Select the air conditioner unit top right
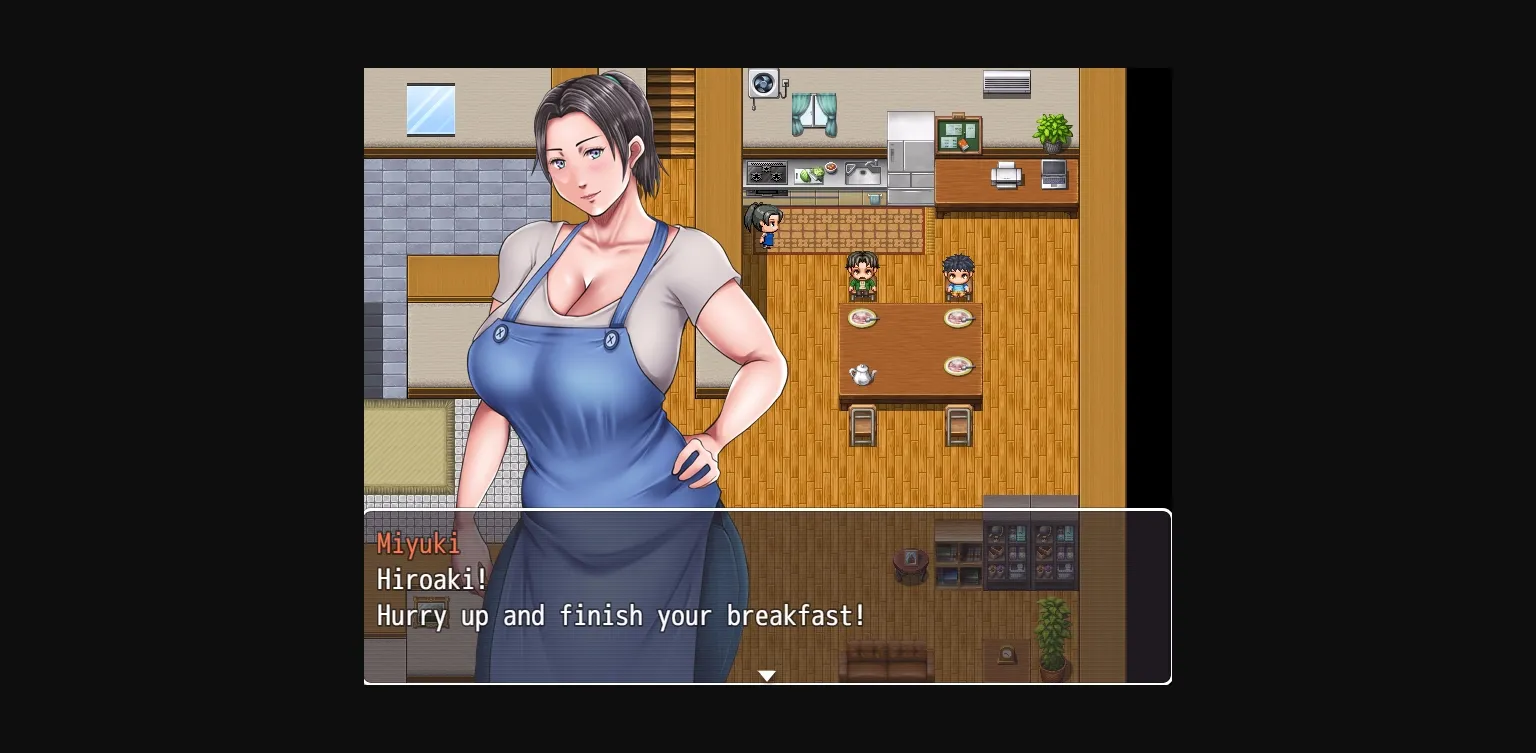1536x753 pixels. 1005,83
